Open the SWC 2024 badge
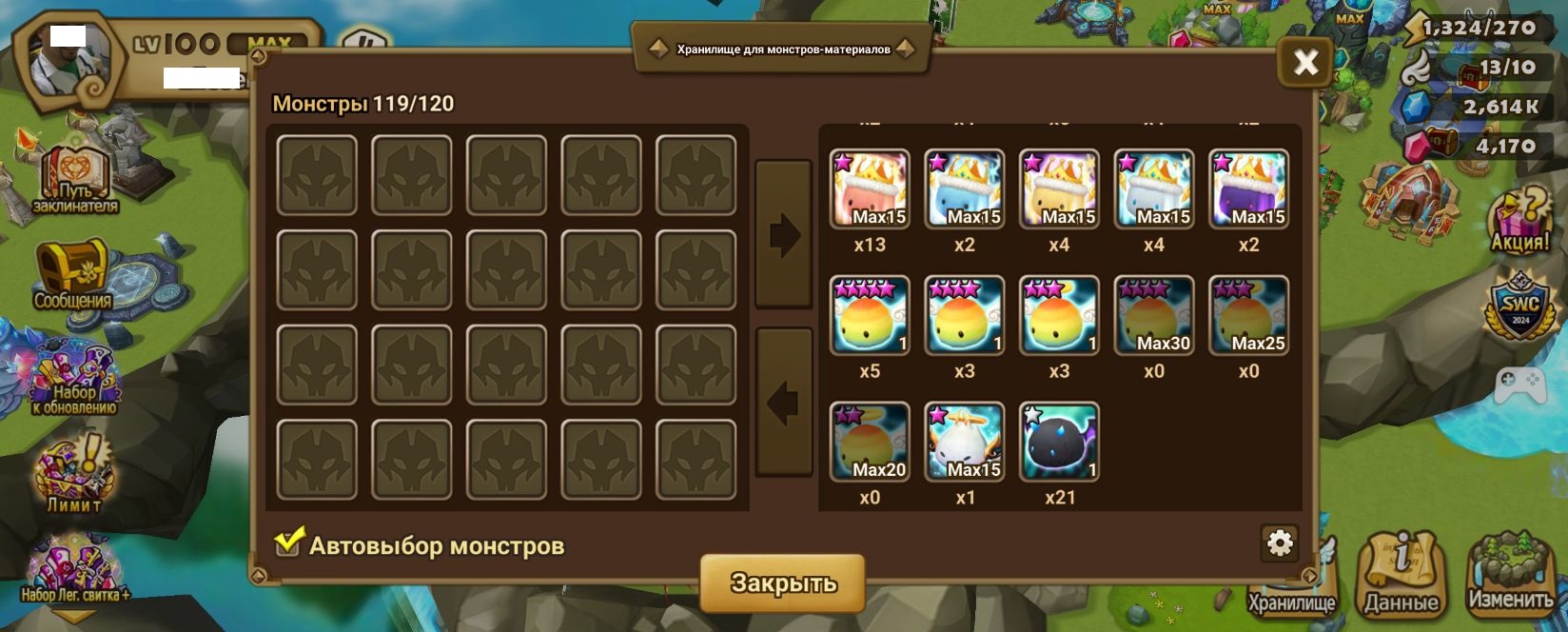1568x632 pixels. click(1519, 306)
